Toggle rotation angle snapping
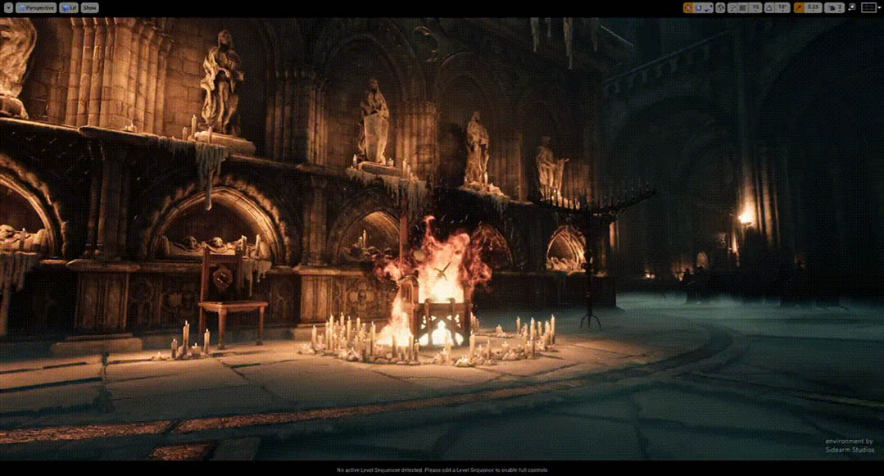The width and height of the screenshot is (884, 476). pos(769,7)
